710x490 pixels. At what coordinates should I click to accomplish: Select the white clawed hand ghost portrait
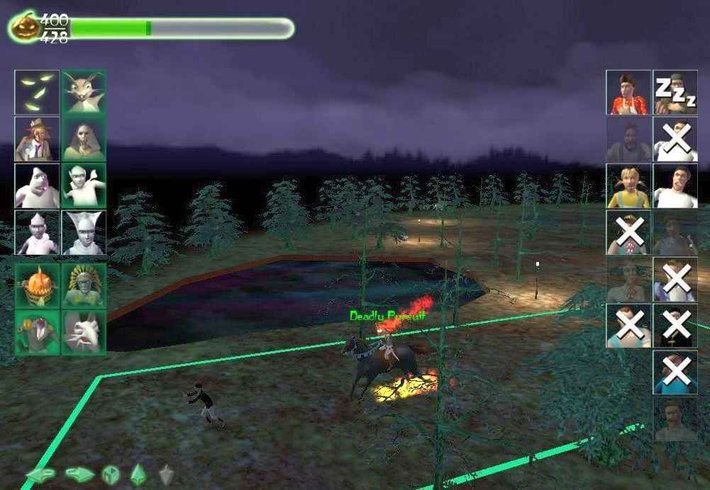[84, 331]
